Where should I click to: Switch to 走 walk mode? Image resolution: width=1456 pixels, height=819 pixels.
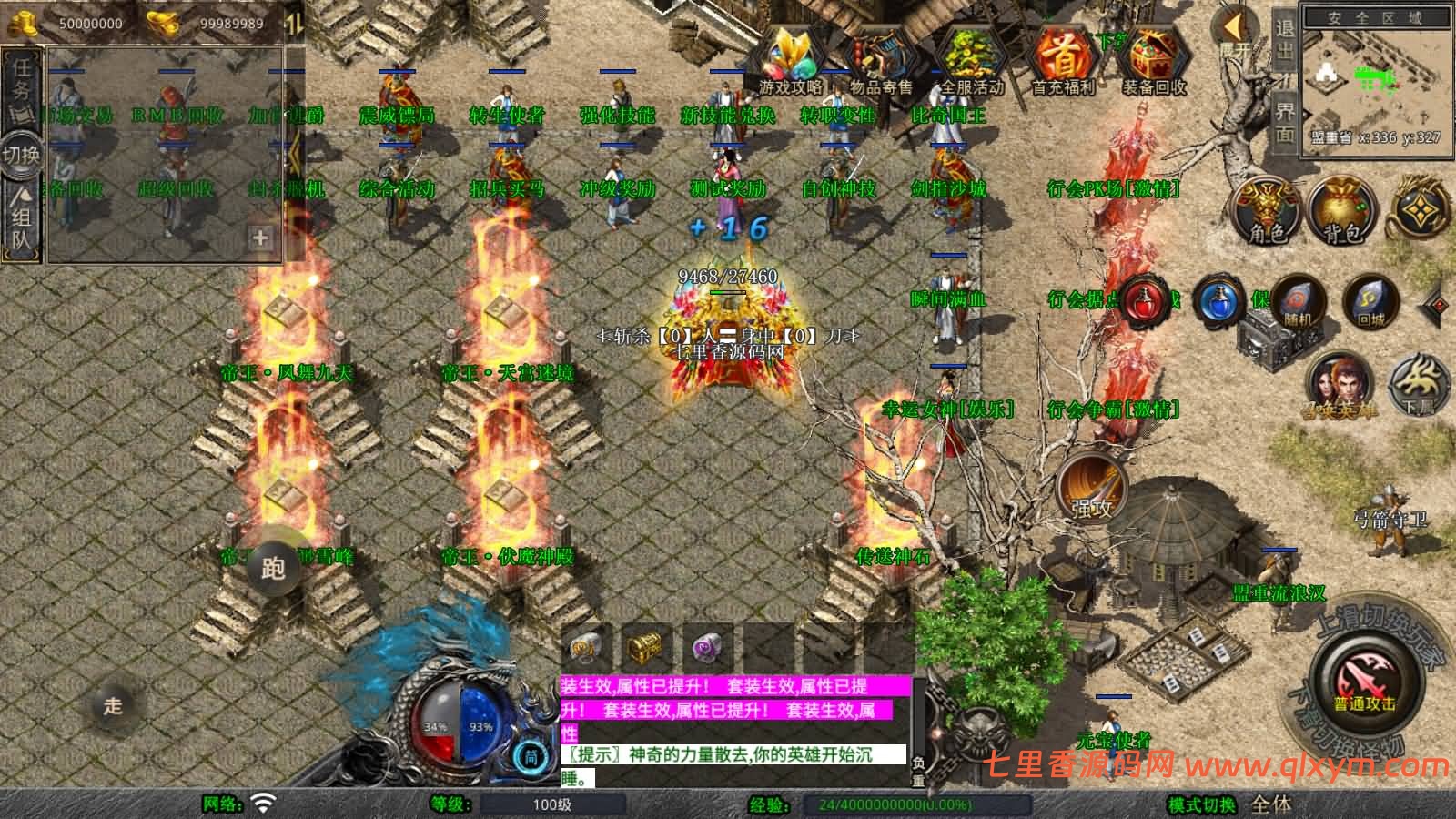coord(113,705)
